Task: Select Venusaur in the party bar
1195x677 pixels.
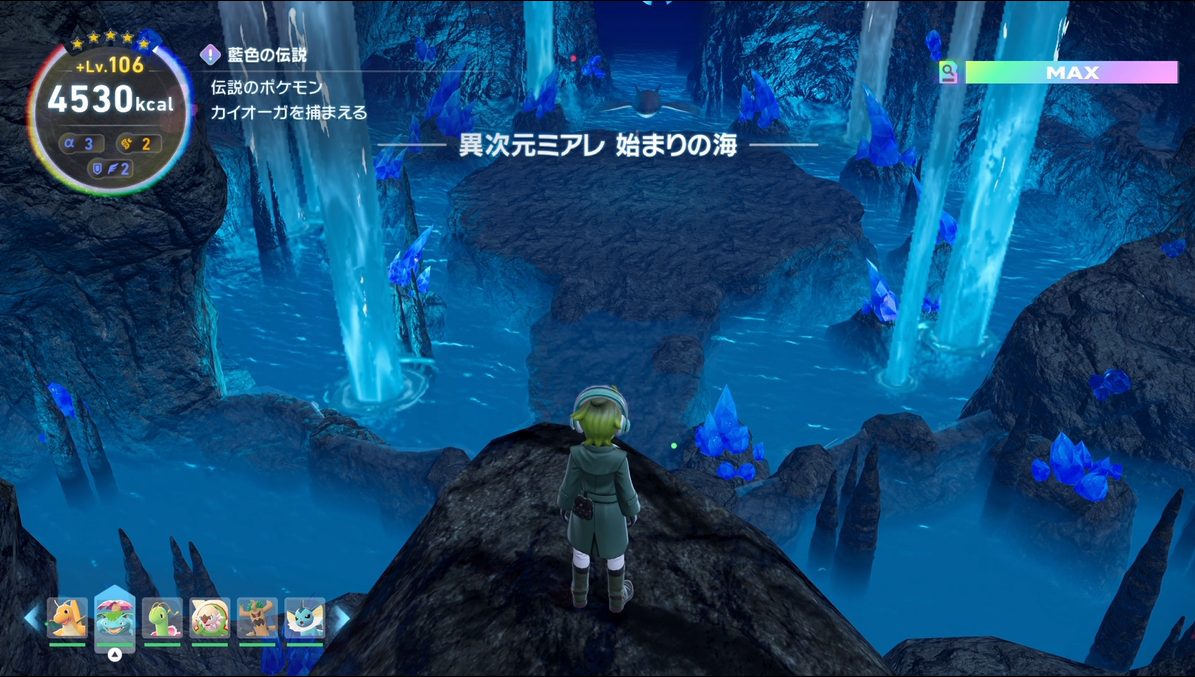Action: pyautogui.click(x=115, y=618)
